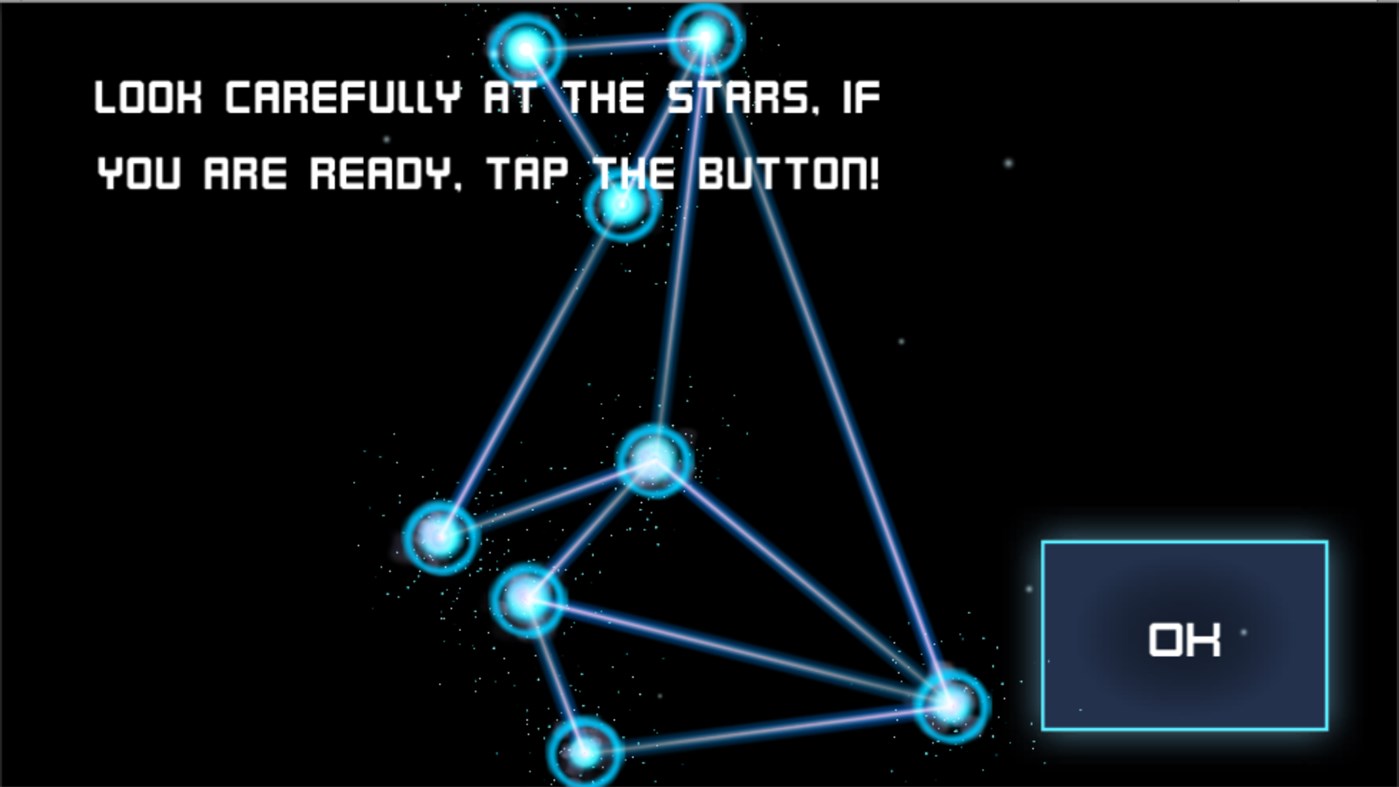The image size is (1399, 787).
Task: Click inside the OK button panel border
Action: coord(1184,635)
